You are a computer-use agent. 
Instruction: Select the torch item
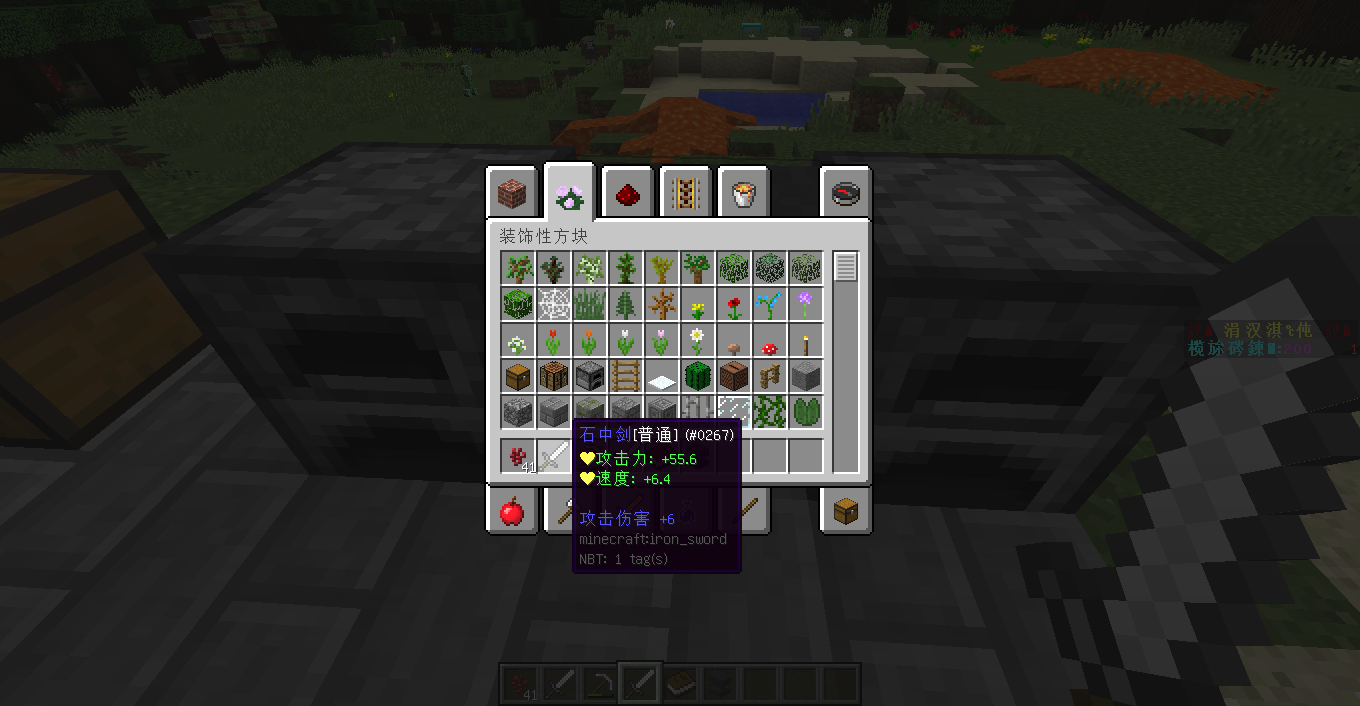[806, 340]
